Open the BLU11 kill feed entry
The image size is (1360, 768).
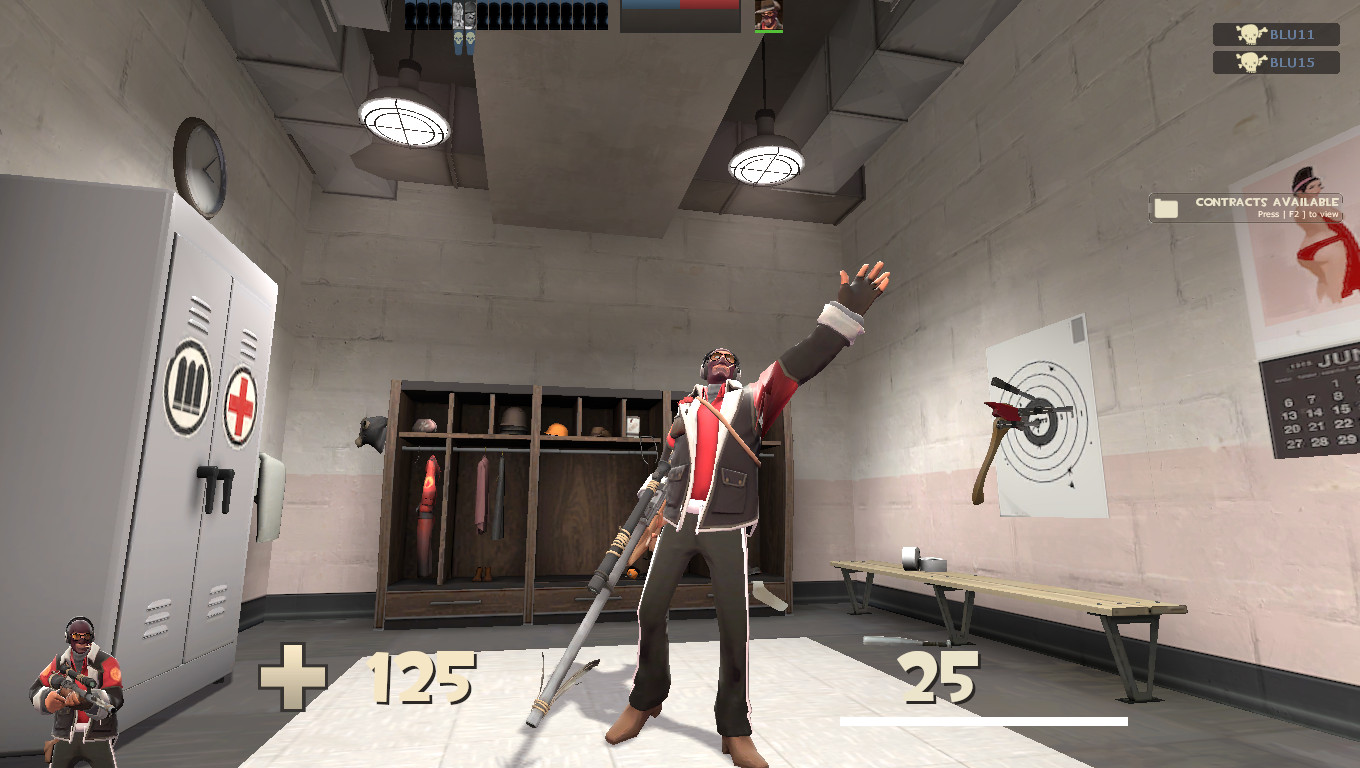1275,35
